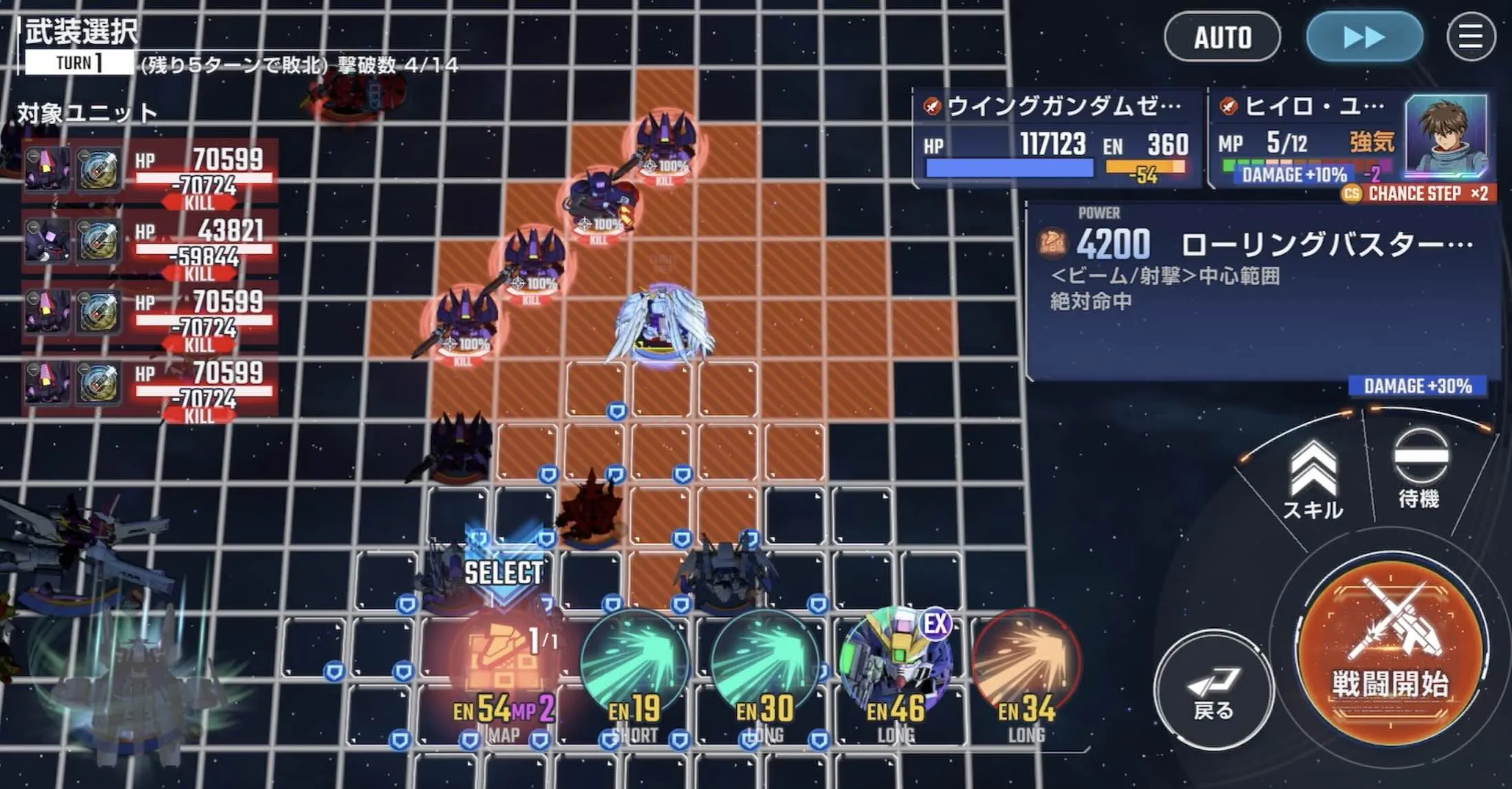The image size is (1512, 789).
Task: Toggle the fast-forward speed control
Action: (x=1363, y=38)
